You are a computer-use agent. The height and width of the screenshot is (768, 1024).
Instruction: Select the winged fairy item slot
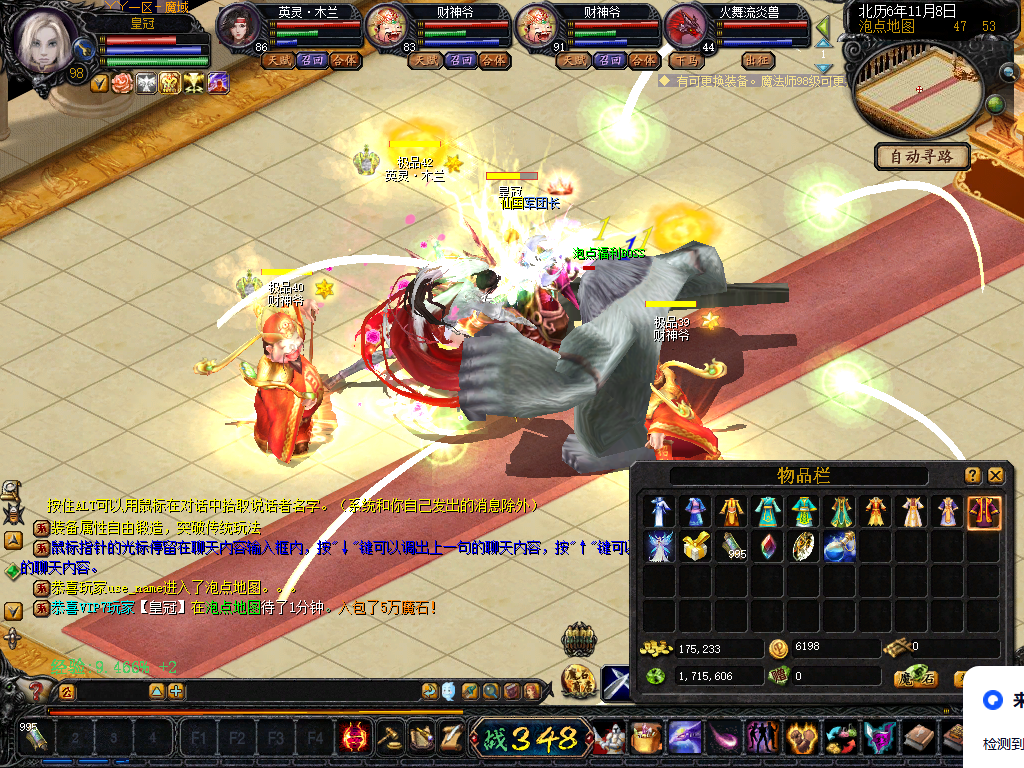[659, 547]
